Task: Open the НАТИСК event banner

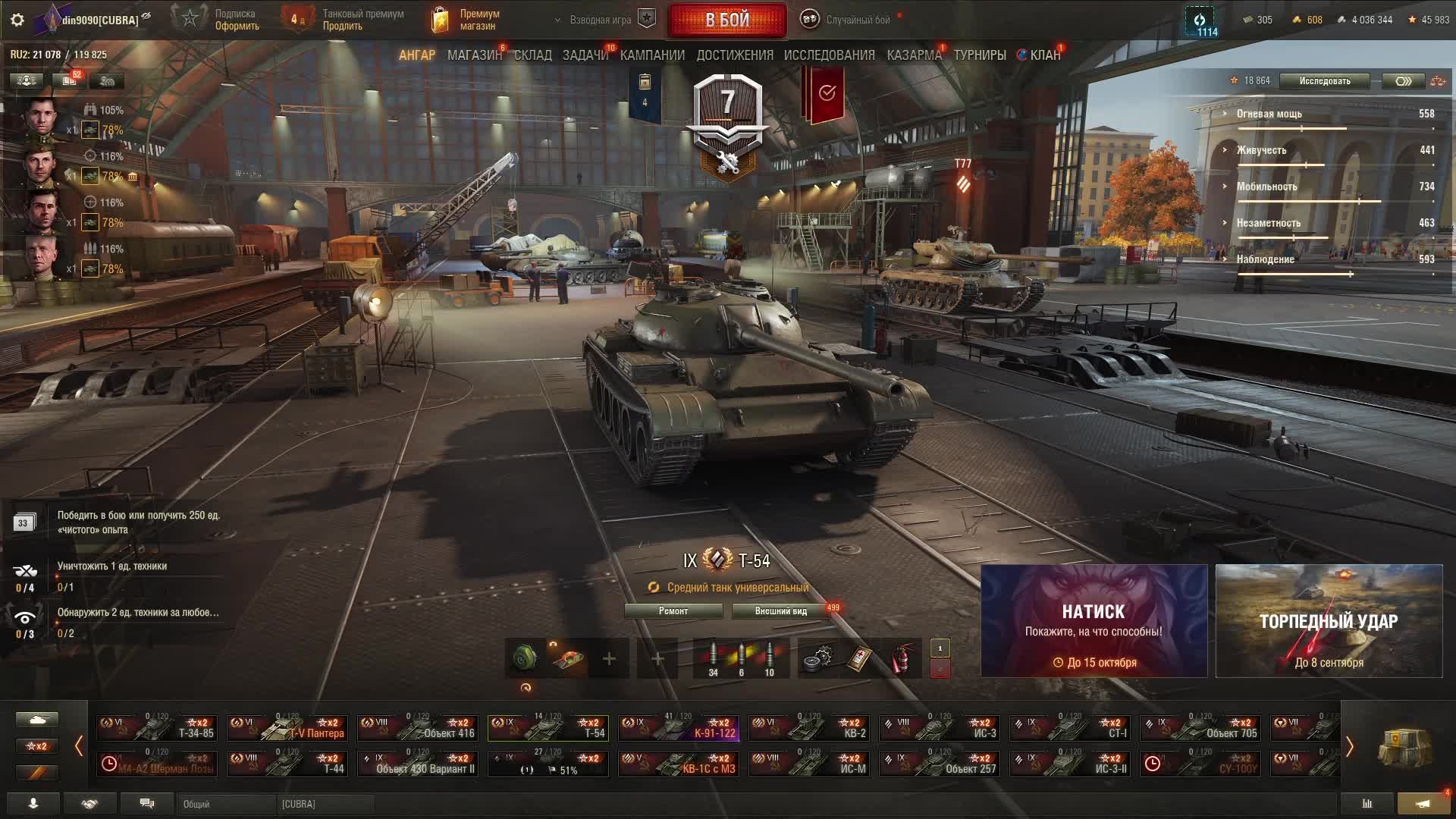Action: (x=1094, y=621)
